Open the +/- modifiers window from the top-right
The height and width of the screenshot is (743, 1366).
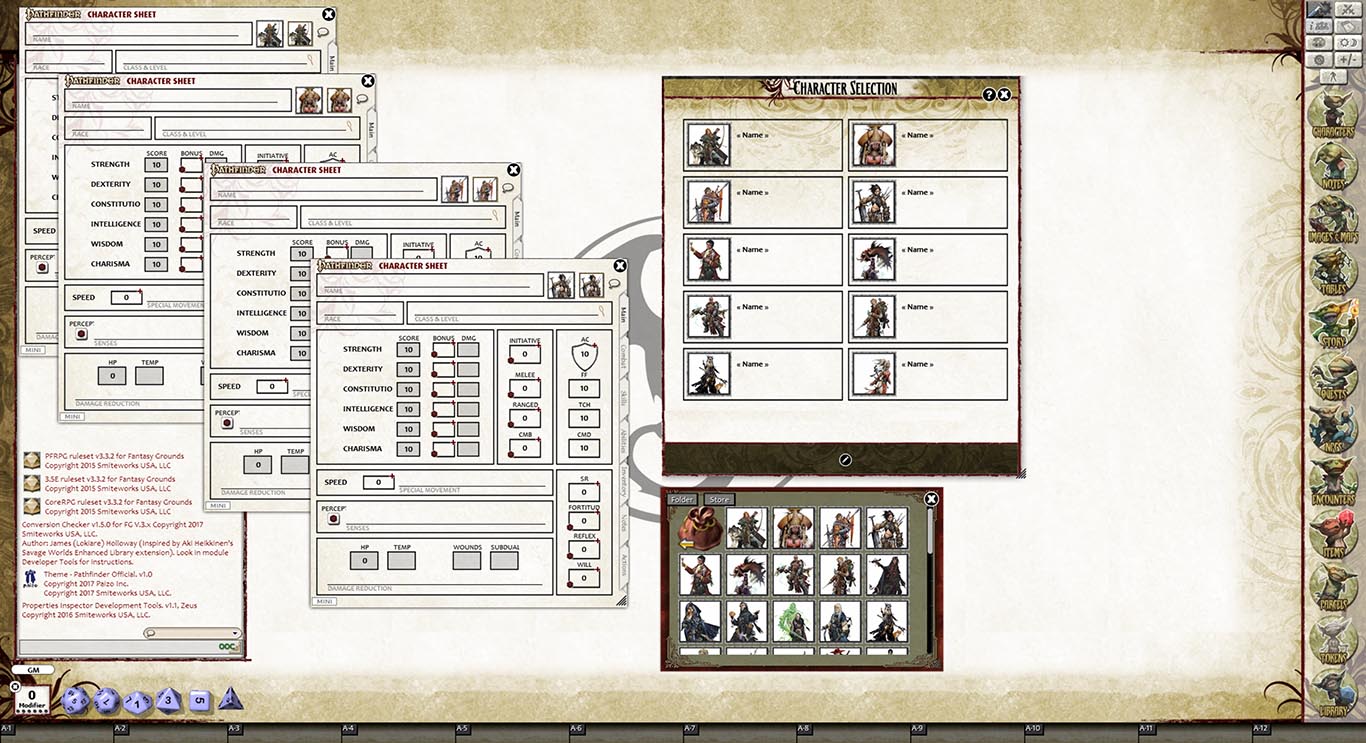click(x=1349, y=58)
